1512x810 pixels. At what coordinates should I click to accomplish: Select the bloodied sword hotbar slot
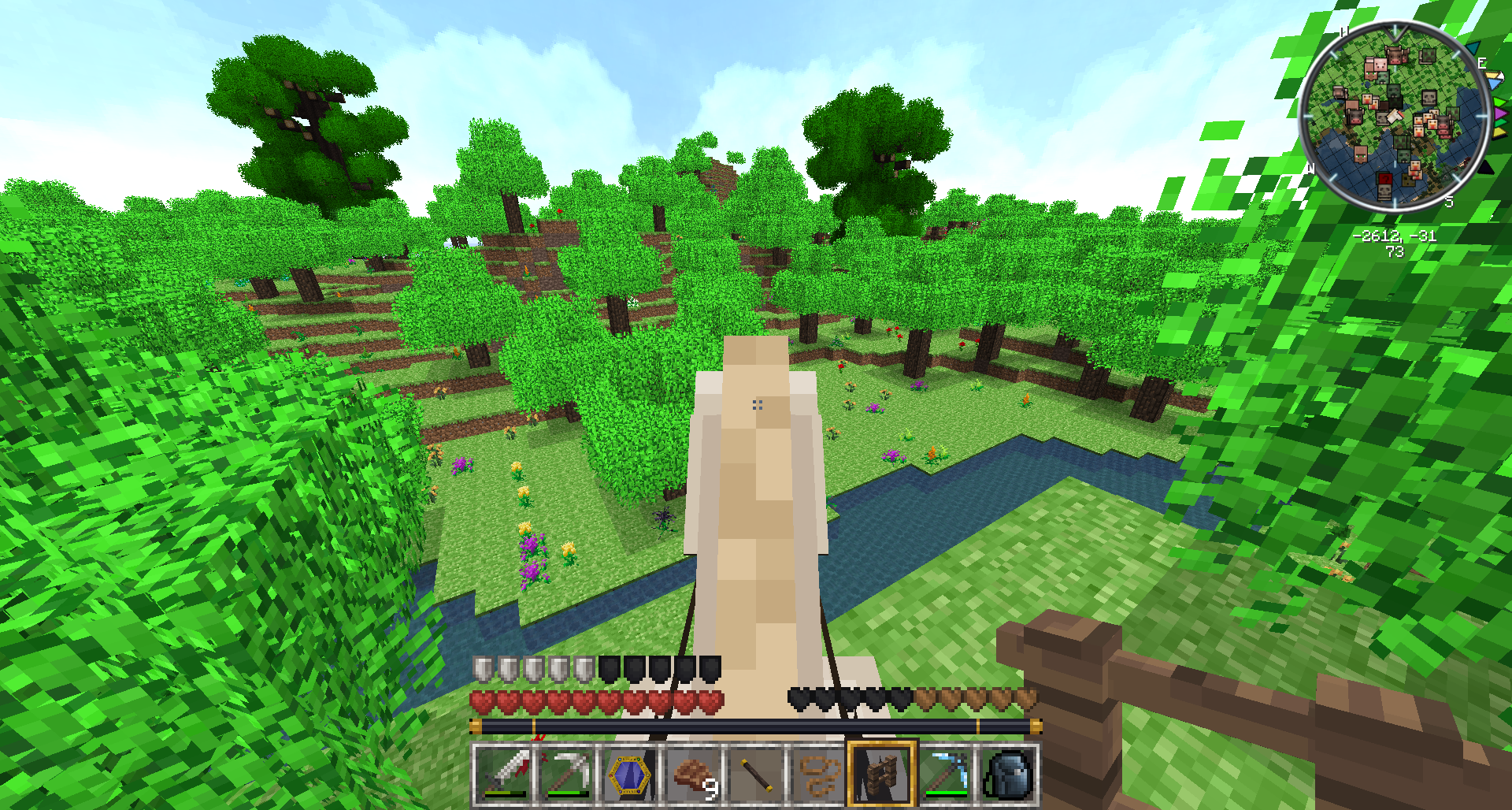(503, 775)
